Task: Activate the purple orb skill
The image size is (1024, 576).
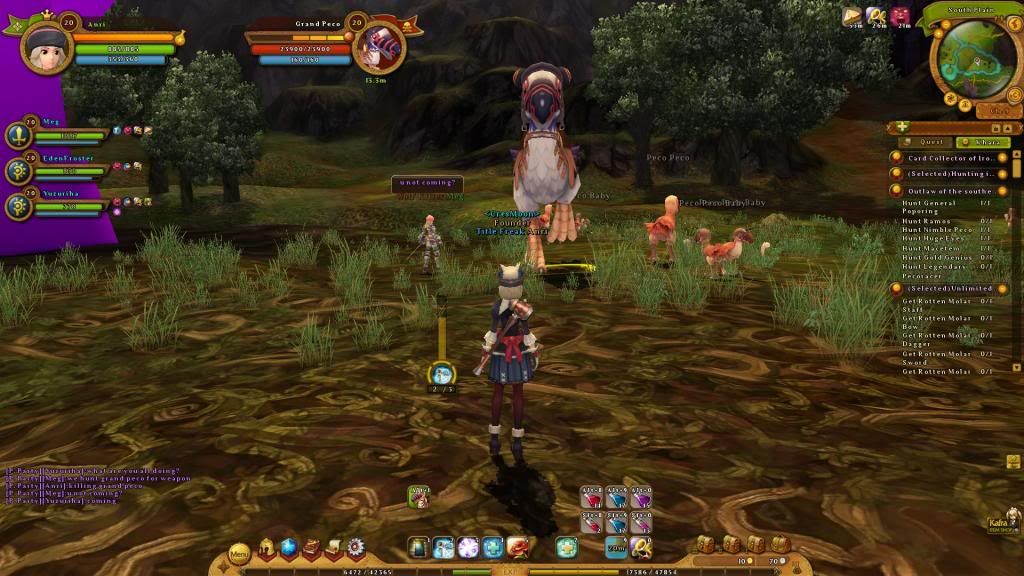Action: click(468, 547)
